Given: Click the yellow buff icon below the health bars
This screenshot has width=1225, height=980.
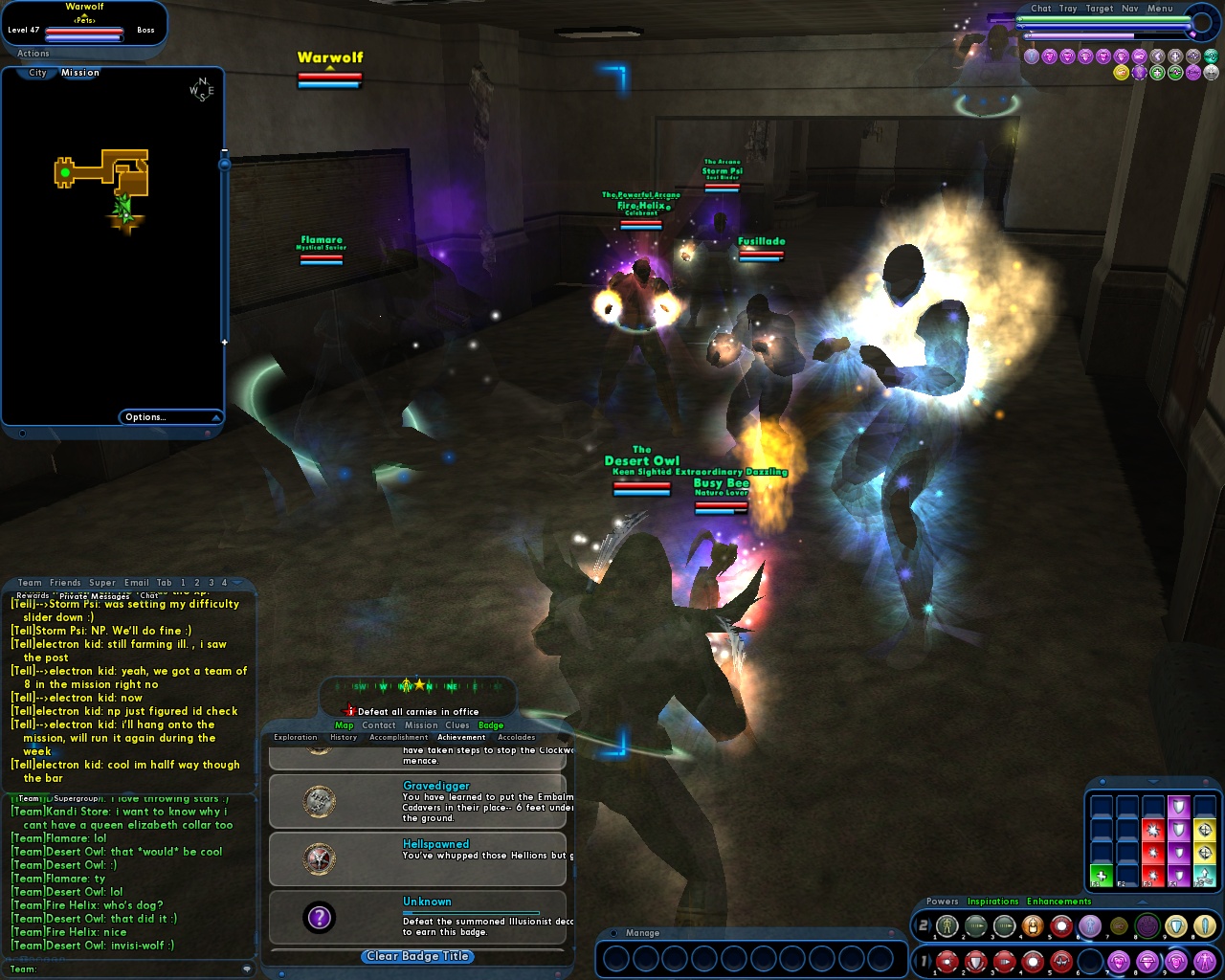Looking at the screenshot, I should 1120,73.
